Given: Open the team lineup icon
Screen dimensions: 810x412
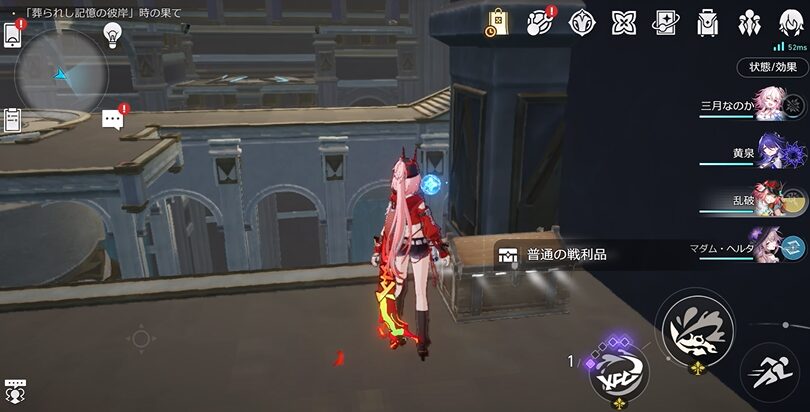Looking at the screenshot, I should click(749, 22).
